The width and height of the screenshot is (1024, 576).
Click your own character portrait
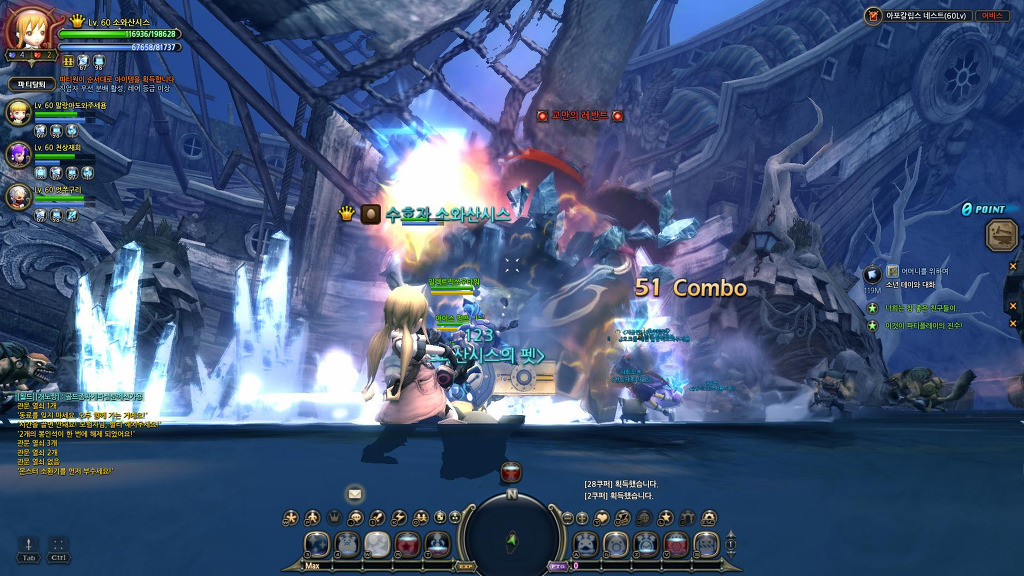tap(27, 33)
